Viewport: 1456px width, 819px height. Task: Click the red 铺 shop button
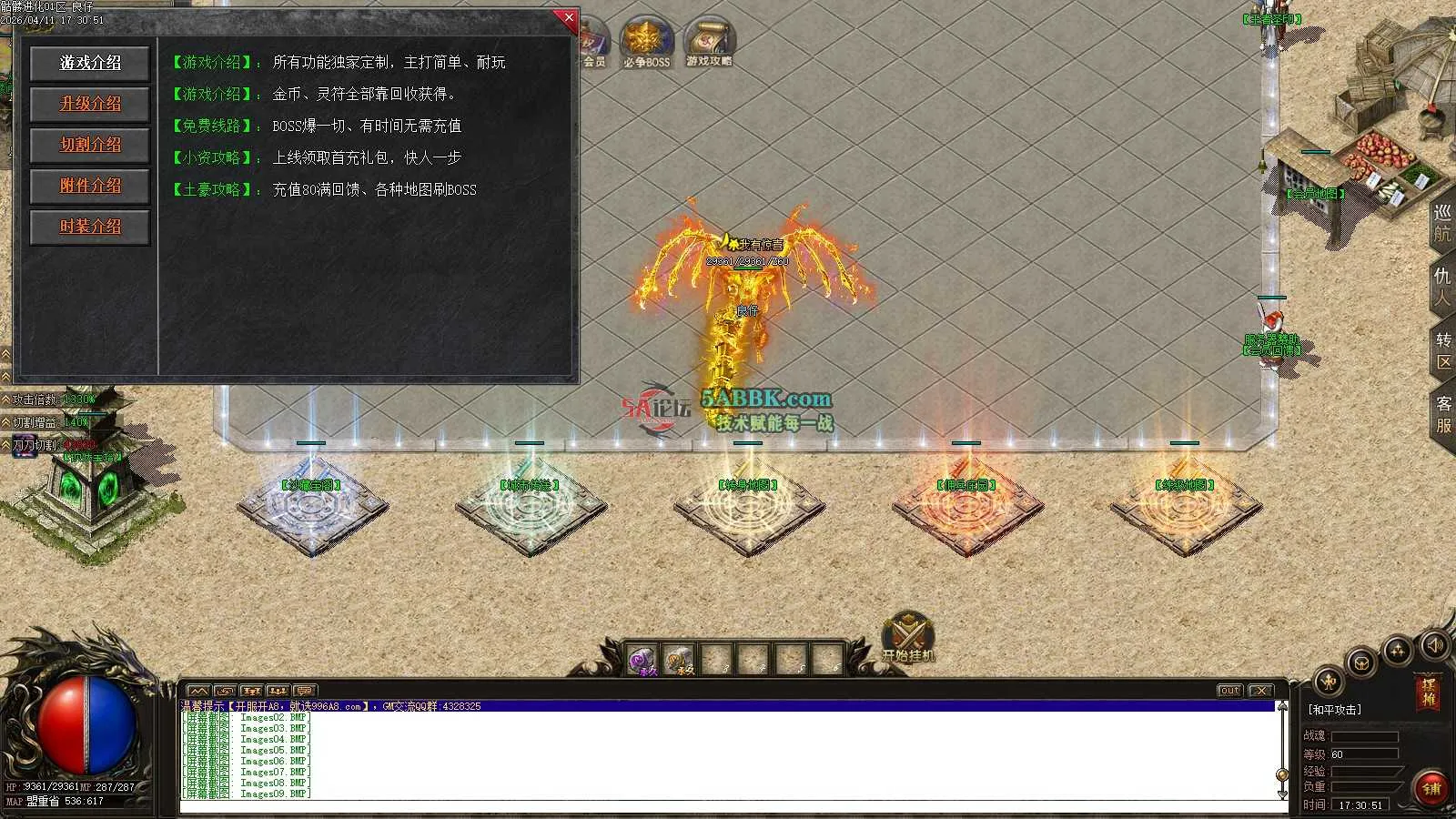pos(1431,788)
